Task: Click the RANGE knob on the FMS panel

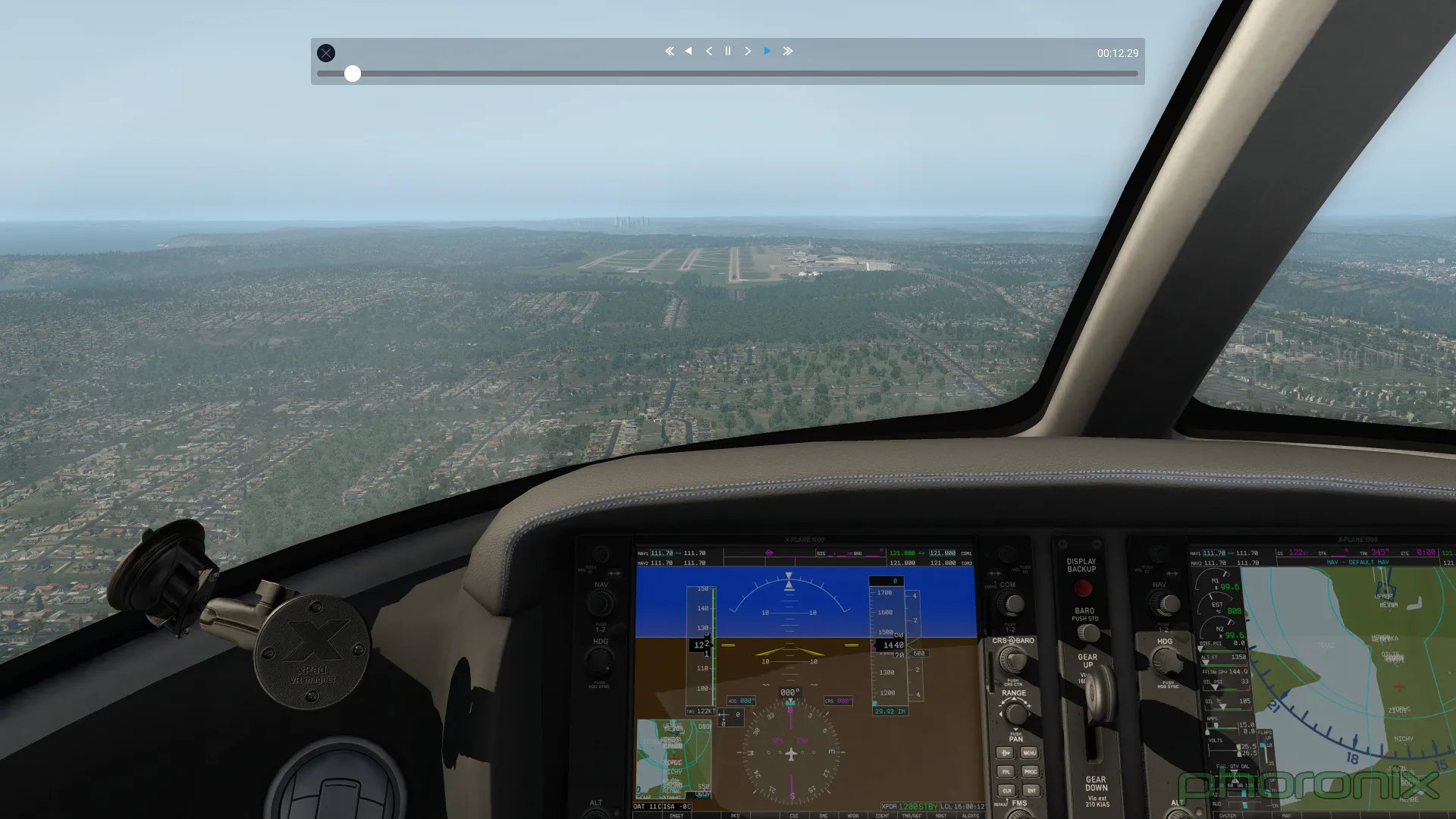Action: point(1015,714)
